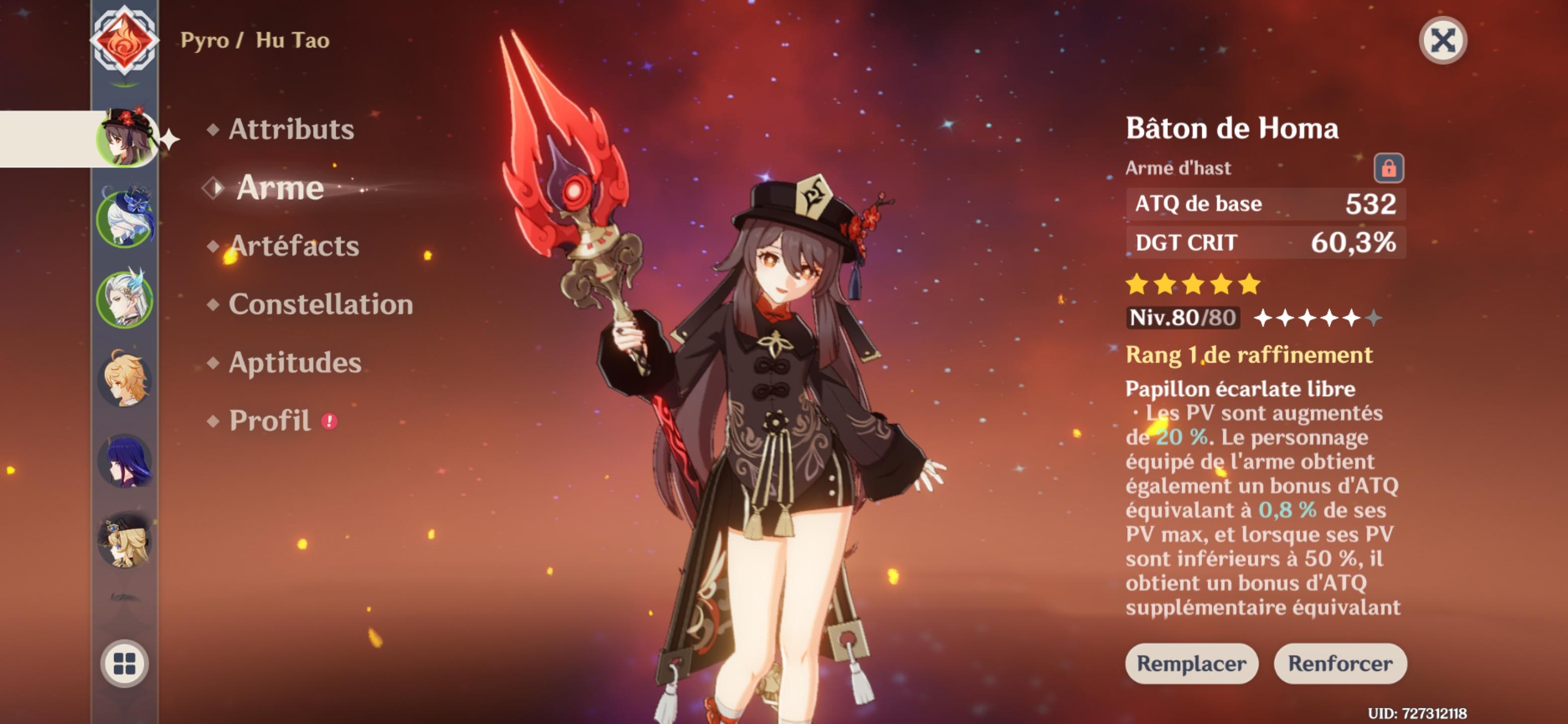
Task: Open the Constellation tab
Action: coord(320,305)
